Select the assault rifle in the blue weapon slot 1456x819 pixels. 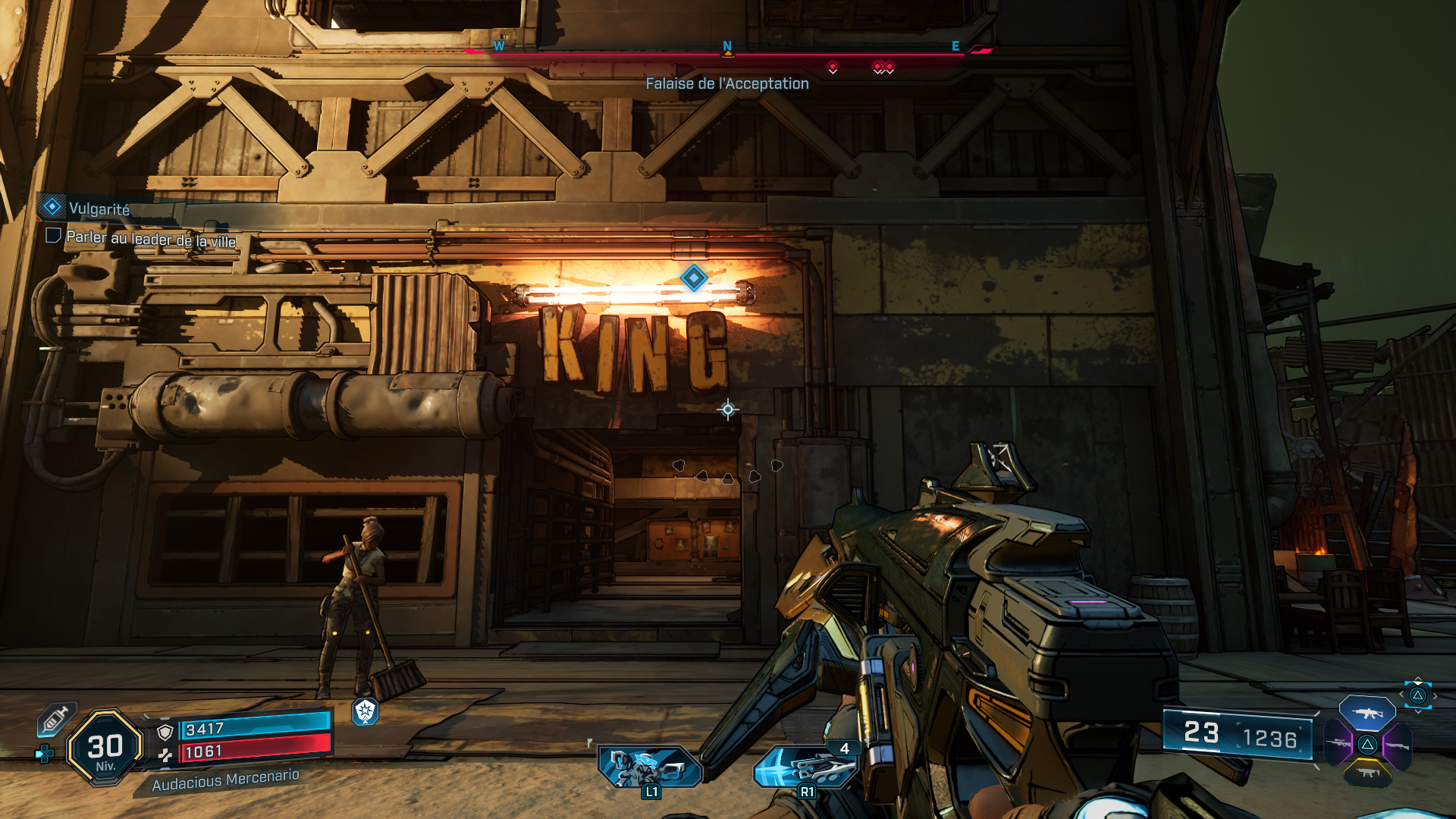coord(1367,713)
